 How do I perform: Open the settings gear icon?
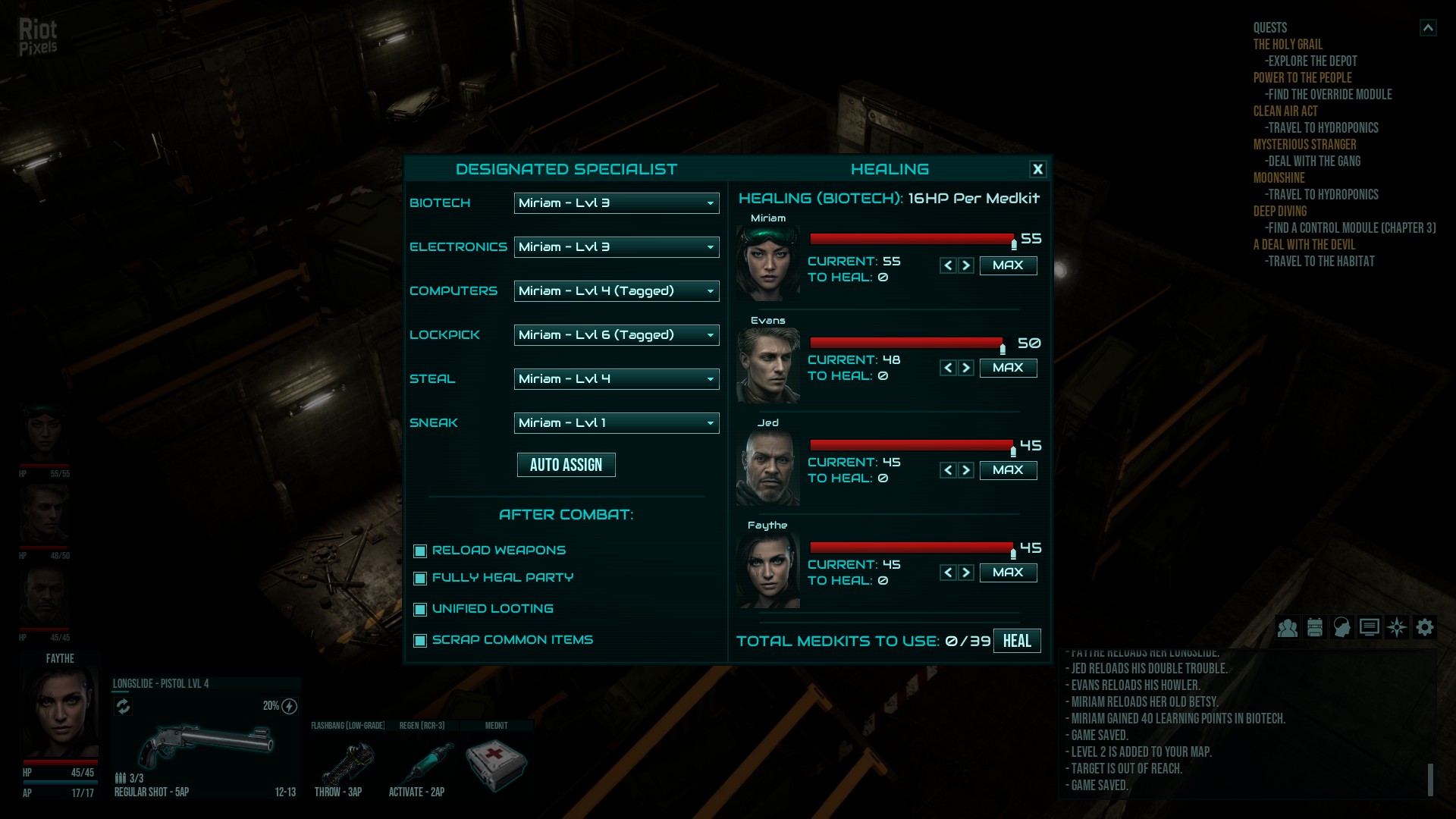1425,628
